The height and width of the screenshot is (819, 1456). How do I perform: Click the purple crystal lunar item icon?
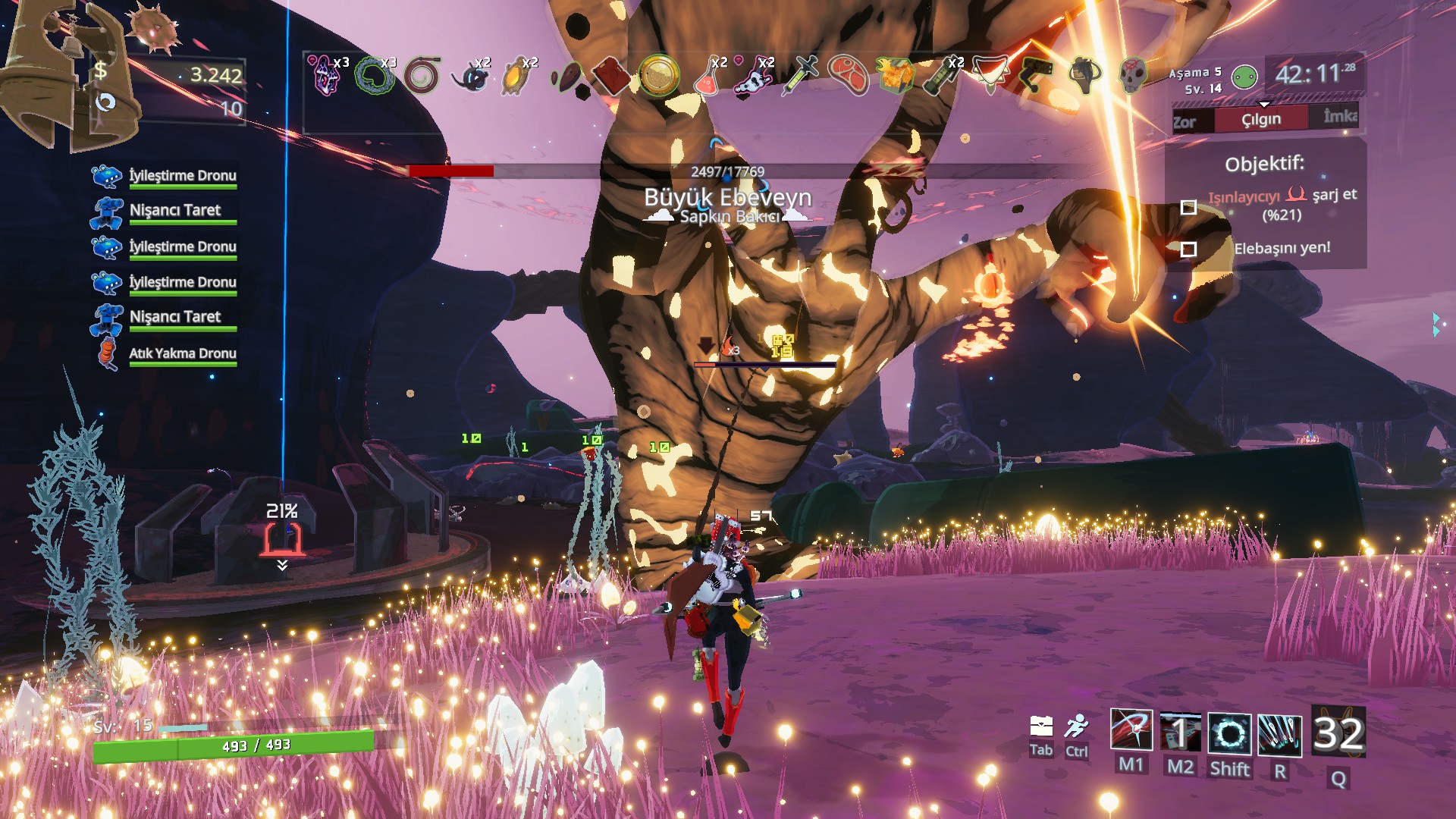(x=326, y=75)
